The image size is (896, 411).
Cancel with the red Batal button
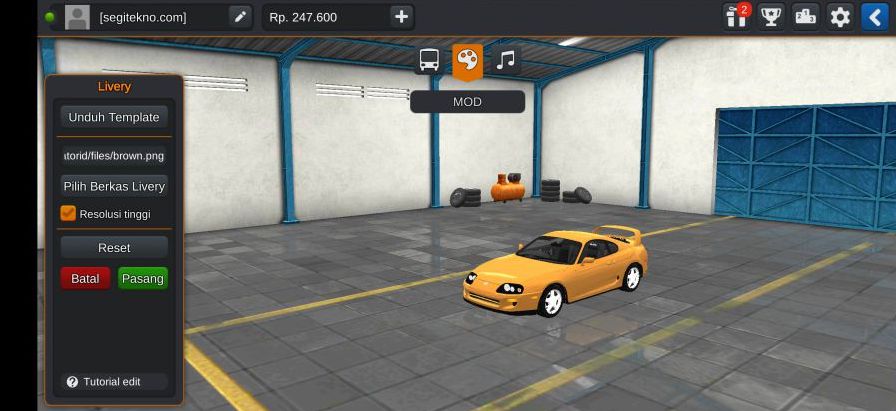click(x=85, y=278)
